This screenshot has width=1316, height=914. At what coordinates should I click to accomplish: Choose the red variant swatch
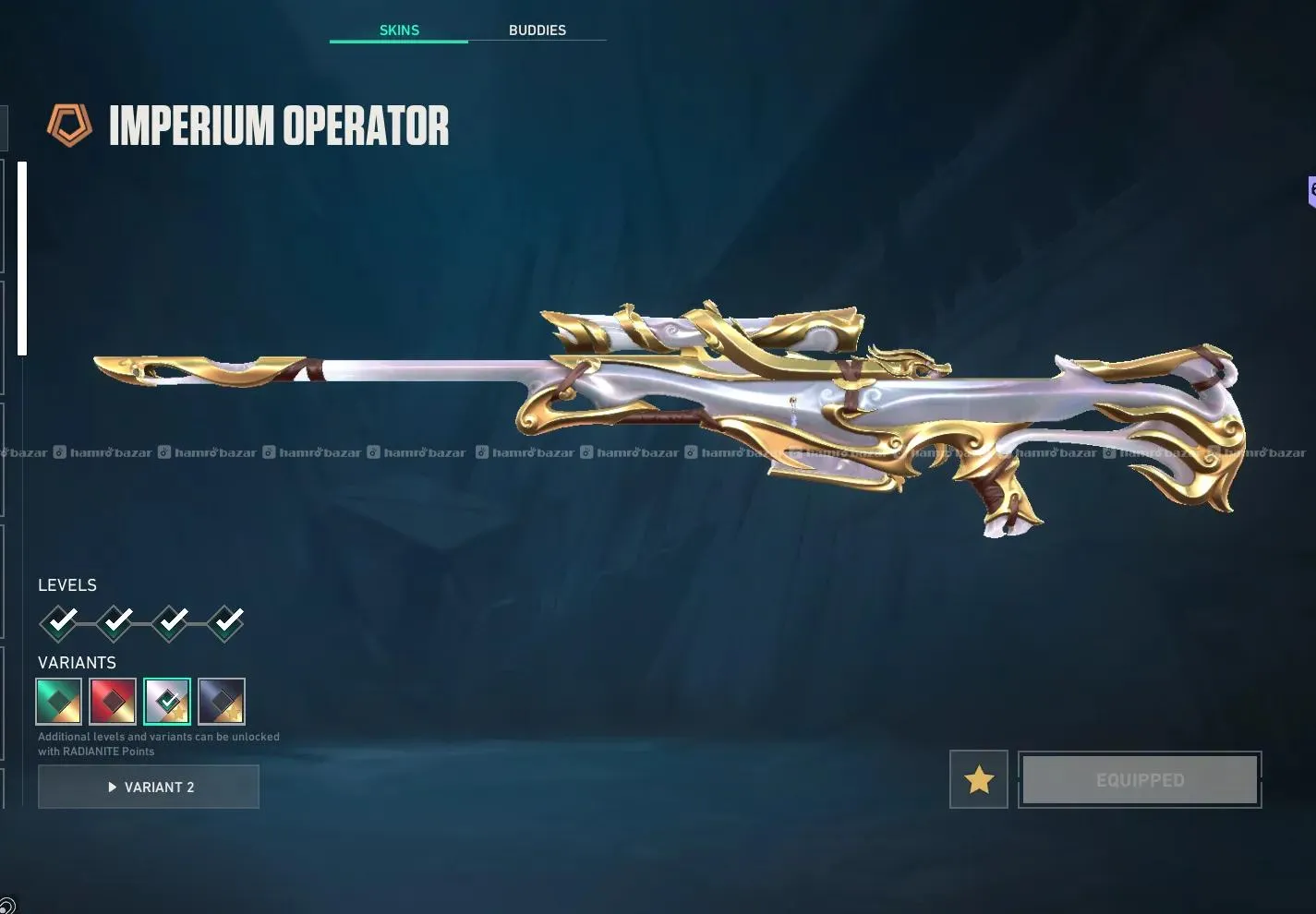[113, 702]
